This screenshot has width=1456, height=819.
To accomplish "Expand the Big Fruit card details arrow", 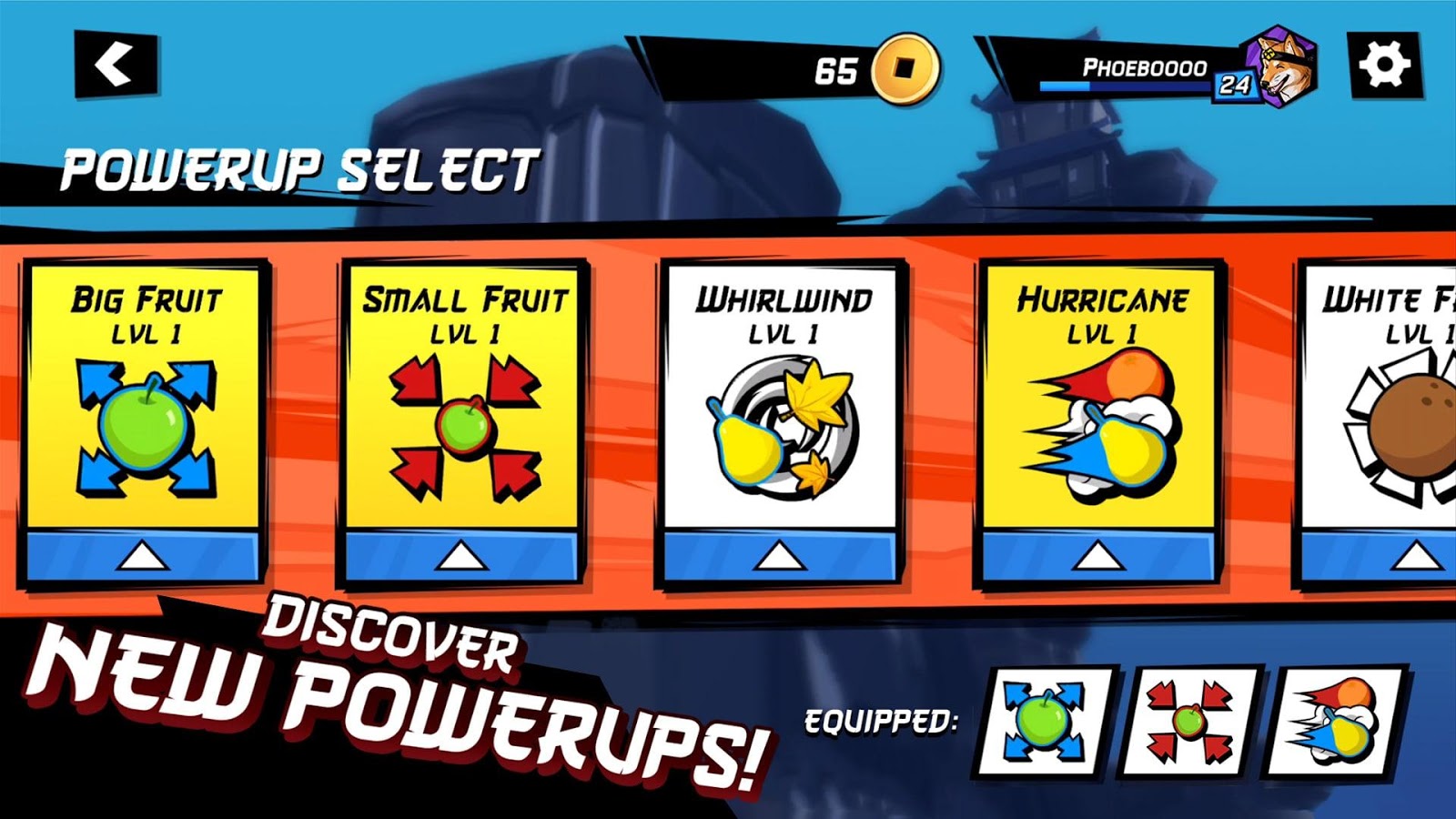I will click(146, 553).
